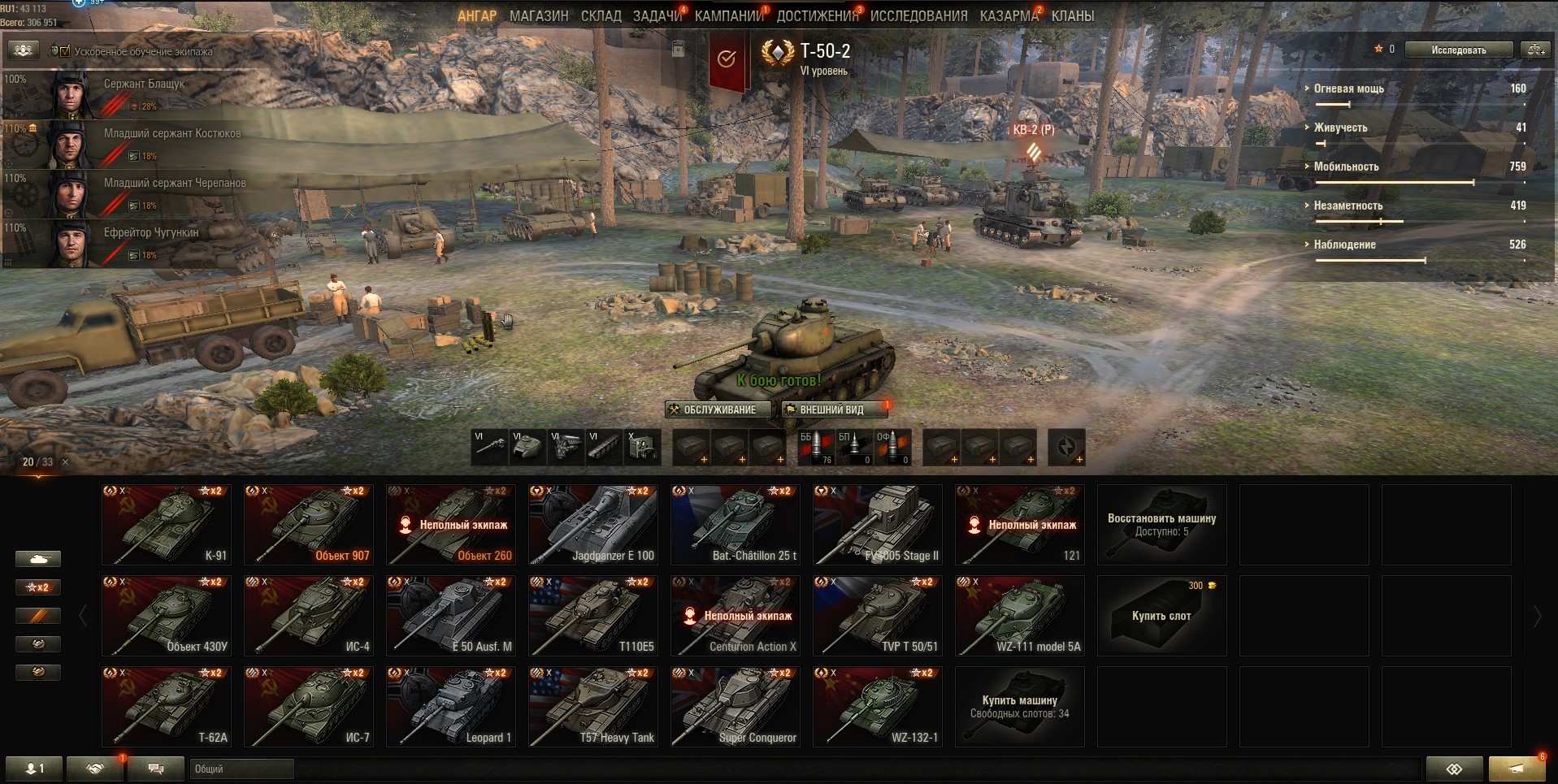Image resolution: width=1558 pixels, height=784 pixels.
Task: Open the Восстановить машину tile
Action: pos(1161,525)
